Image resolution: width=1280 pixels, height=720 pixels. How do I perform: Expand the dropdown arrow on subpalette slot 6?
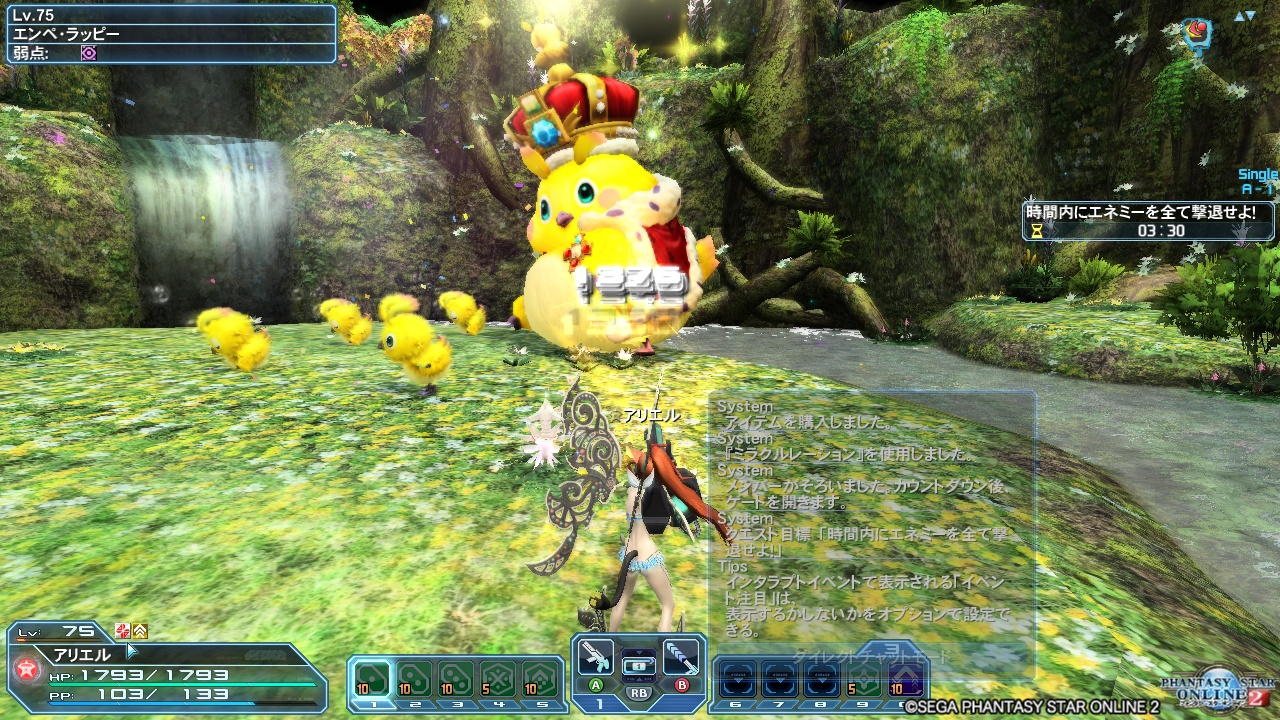(738, 680)
